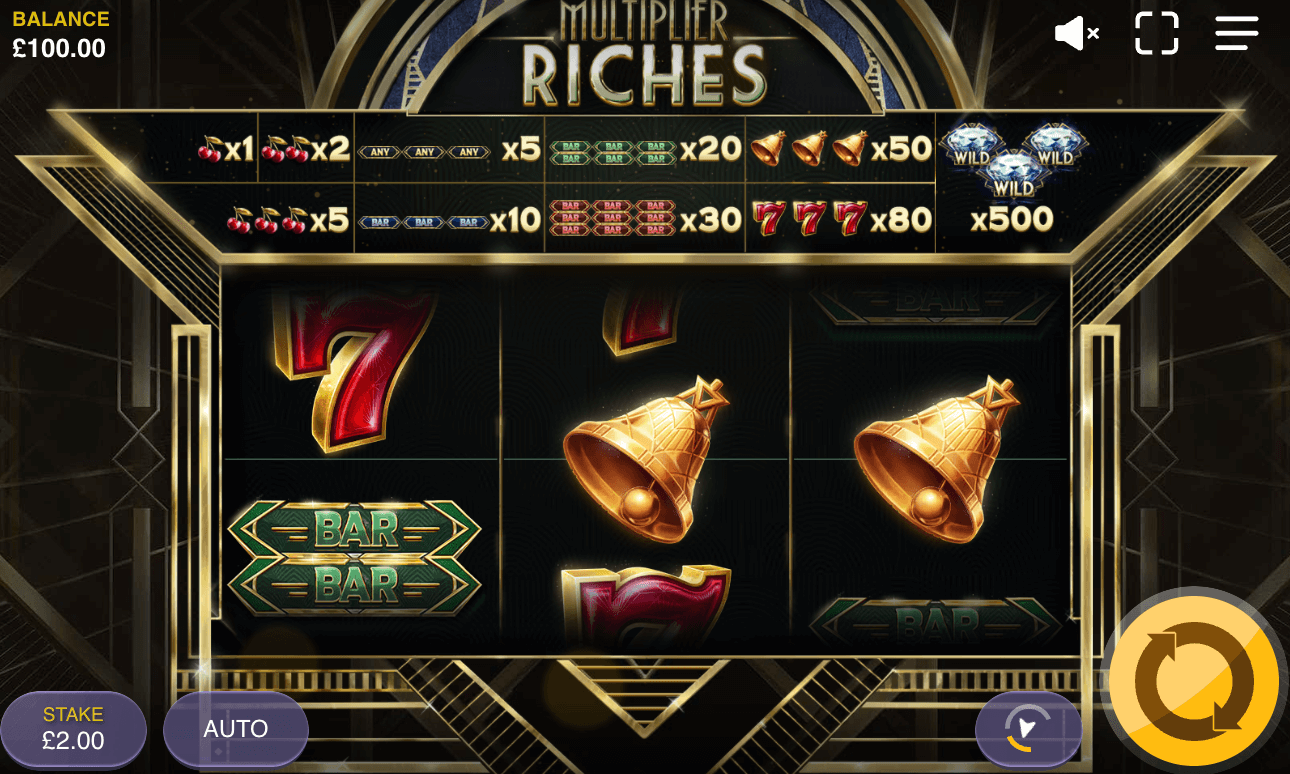1290x774 pixels.
Task: Click the Multiplier Riches title logo
Action: (645, 50)
